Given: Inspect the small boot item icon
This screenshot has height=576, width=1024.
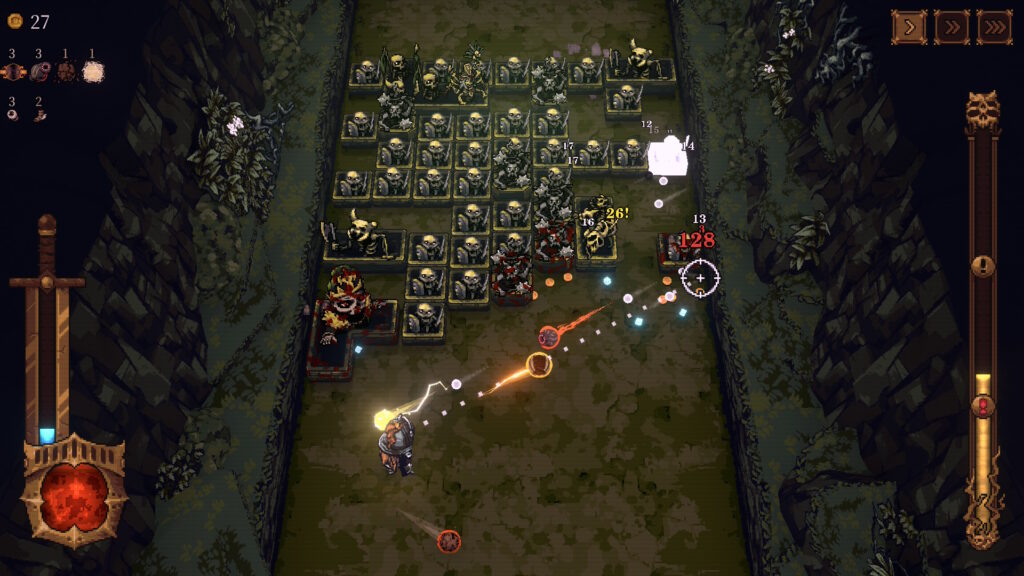Looking at the screenshot, I should (x=40, y=116).
